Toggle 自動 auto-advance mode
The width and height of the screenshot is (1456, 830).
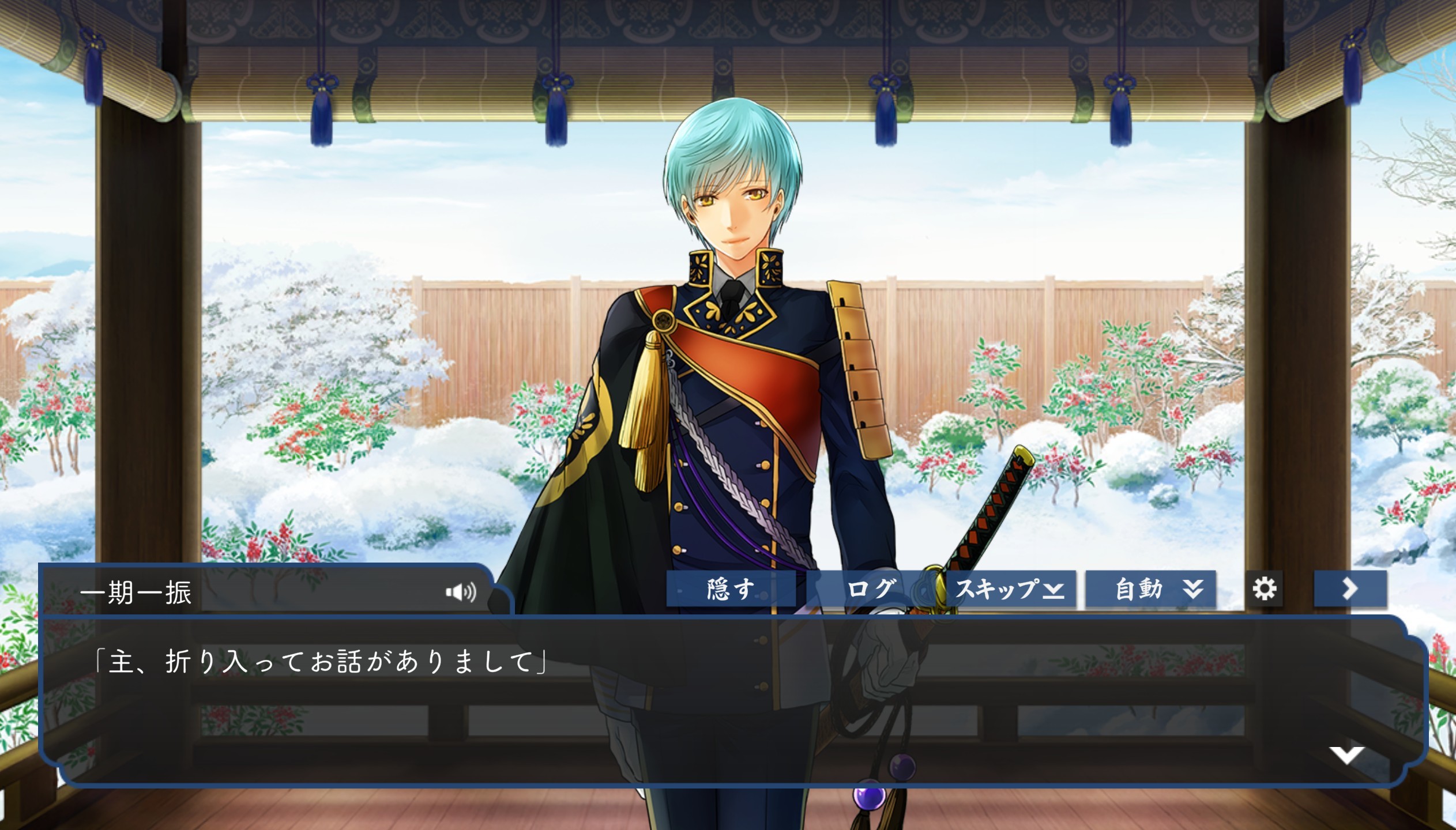1150,589
